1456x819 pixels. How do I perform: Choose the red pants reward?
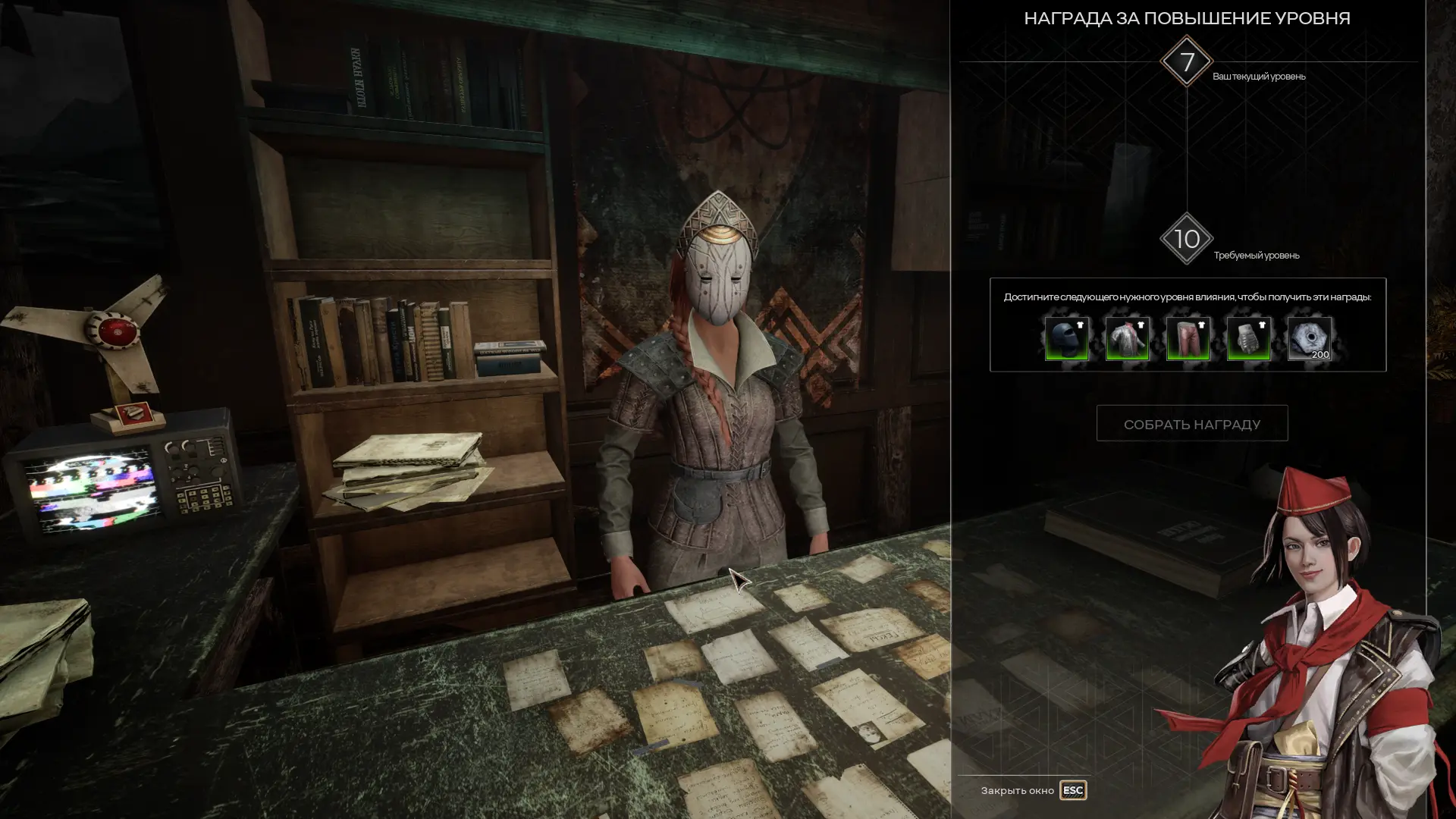pyautogui.click(x=1188, y=338)
